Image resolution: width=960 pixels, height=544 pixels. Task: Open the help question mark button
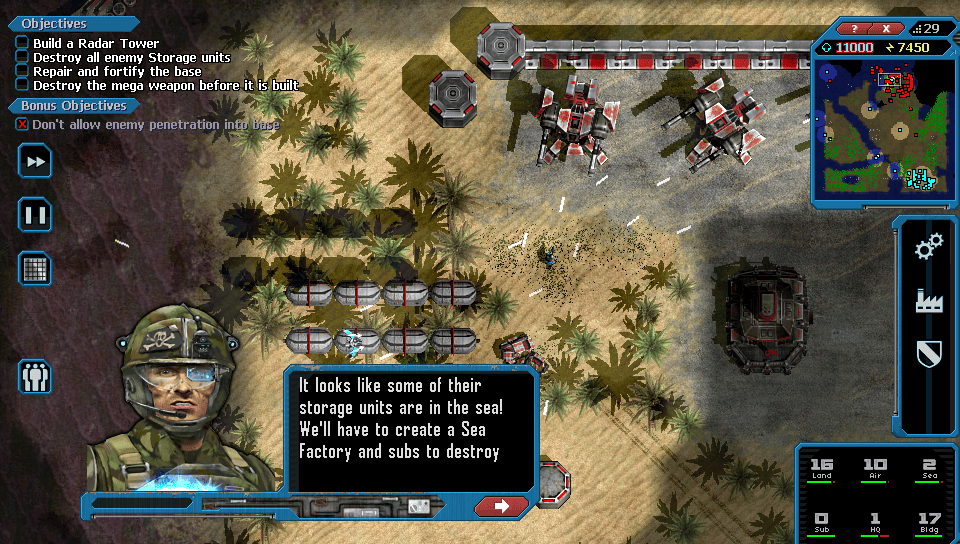(854, 28)
